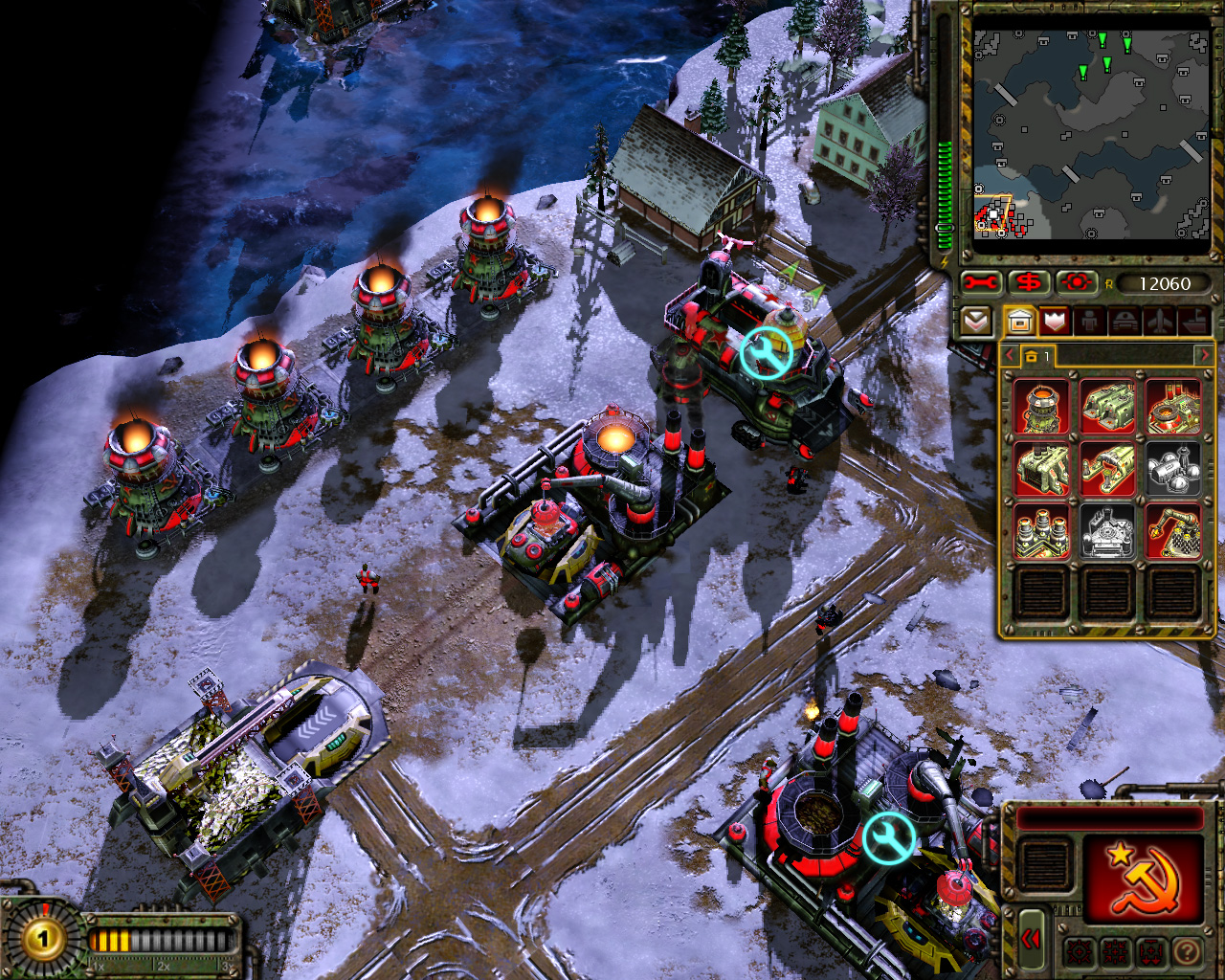
Task: Toggle the dollar-sign sell mode button
Action: pyautogui.click(x=1029, y=283)
